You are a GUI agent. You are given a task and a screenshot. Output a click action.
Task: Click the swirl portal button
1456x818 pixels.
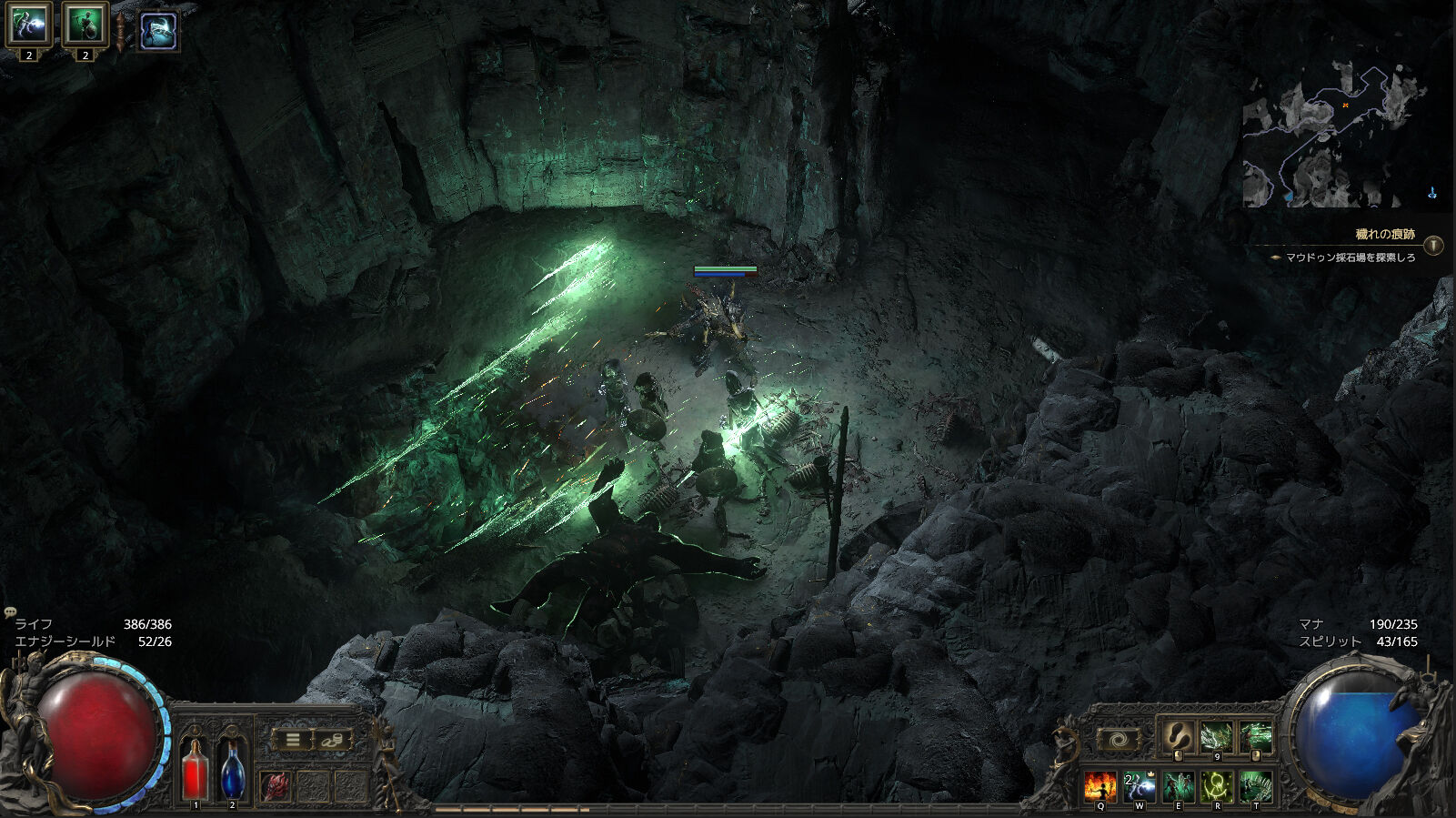point(1120,740)
